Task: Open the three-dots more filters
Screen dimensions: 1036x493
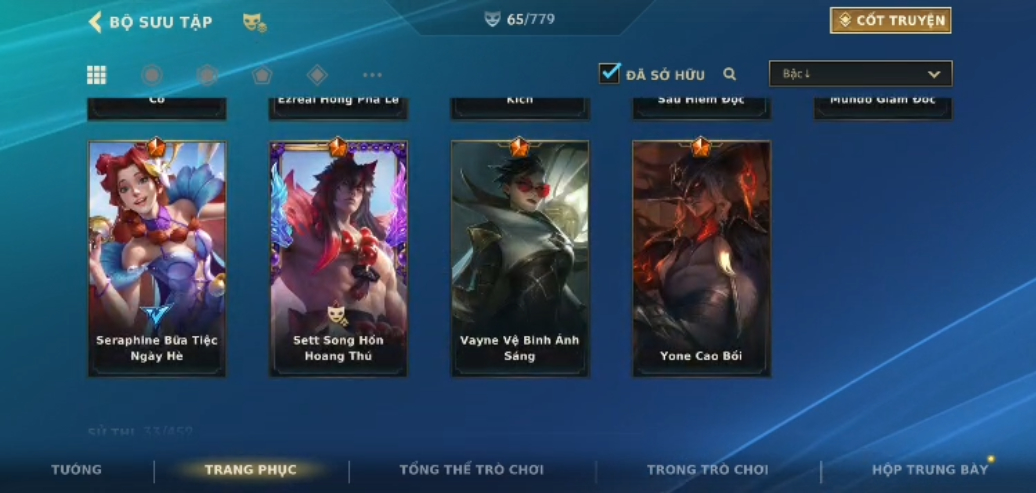Action: [372, 75]
